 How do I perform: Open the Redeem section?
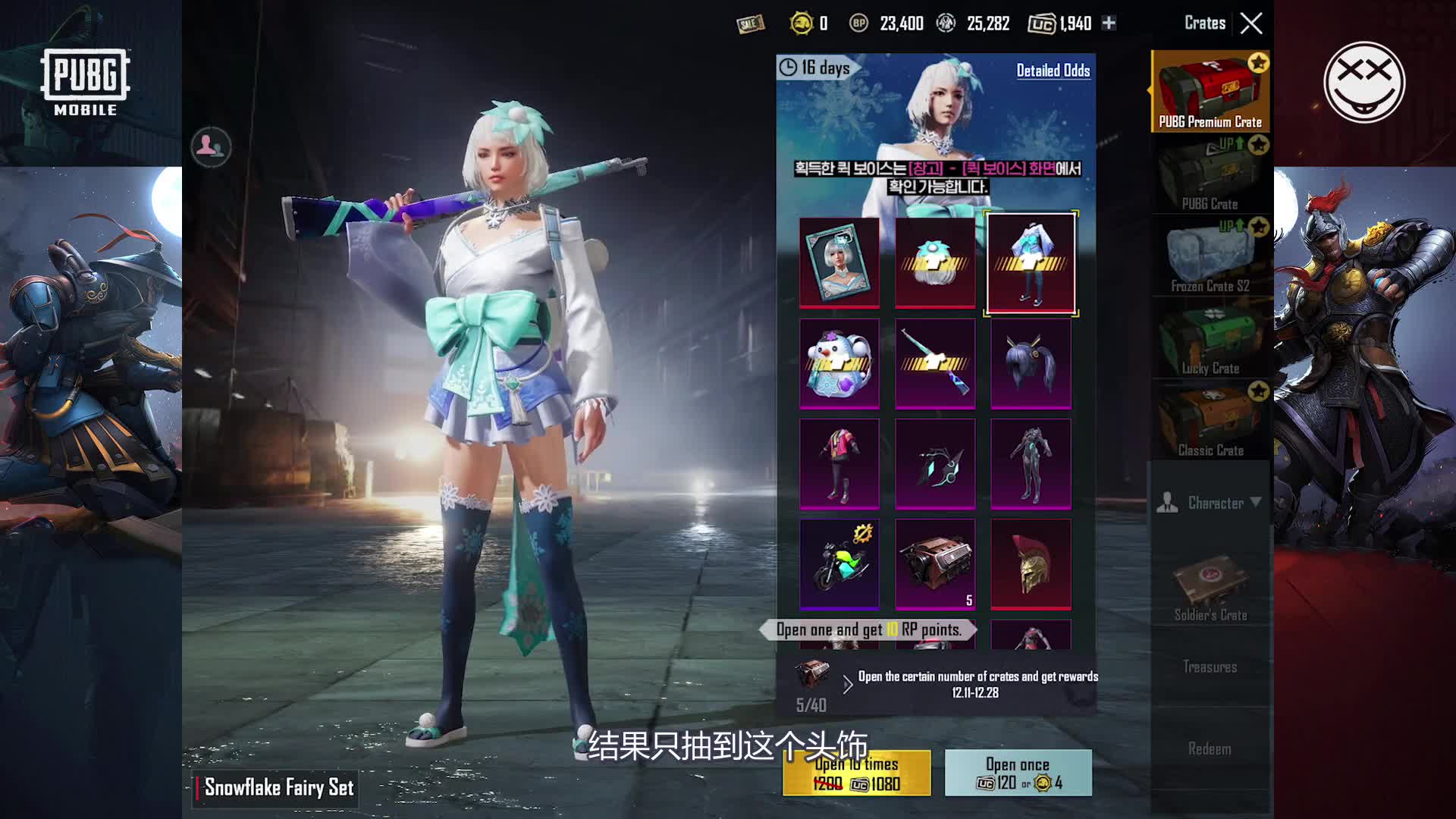[1210, 748]
